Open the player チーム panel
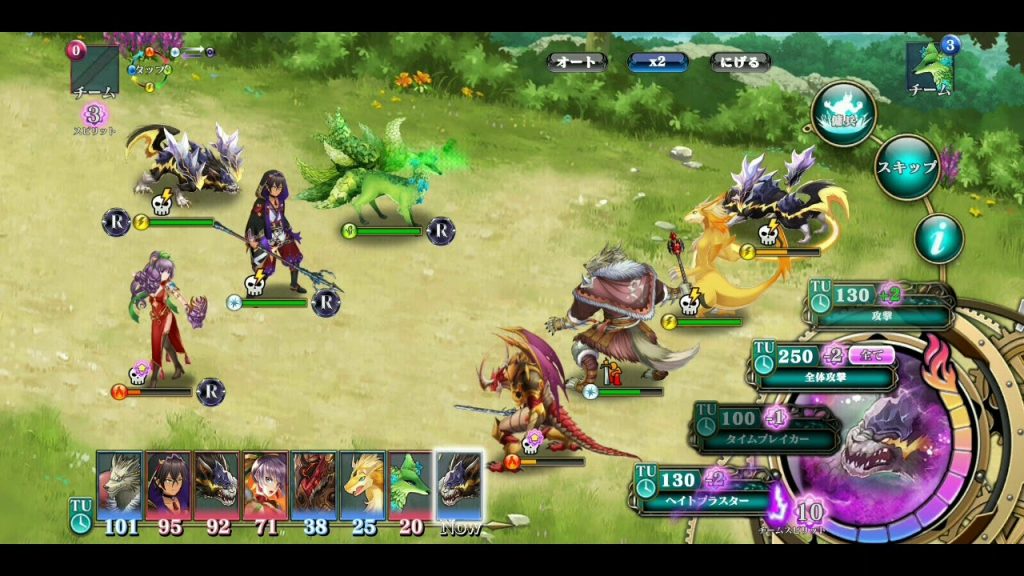 click(x=94, y=70)
